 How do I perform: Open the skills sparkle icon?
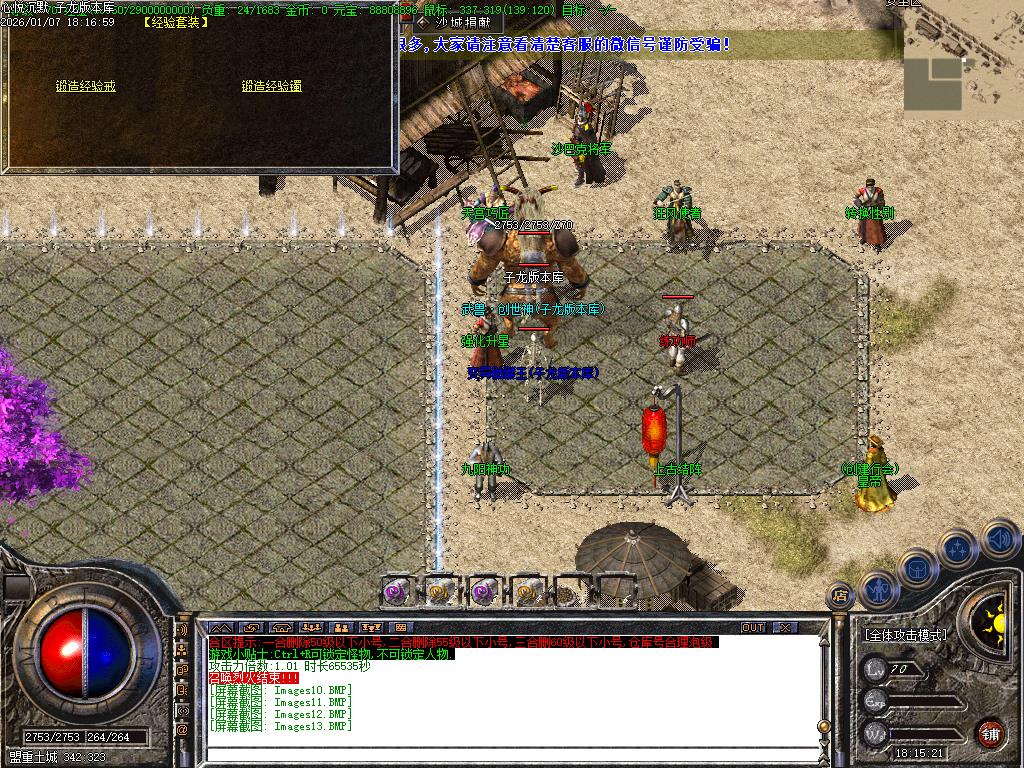pos(957,549)
